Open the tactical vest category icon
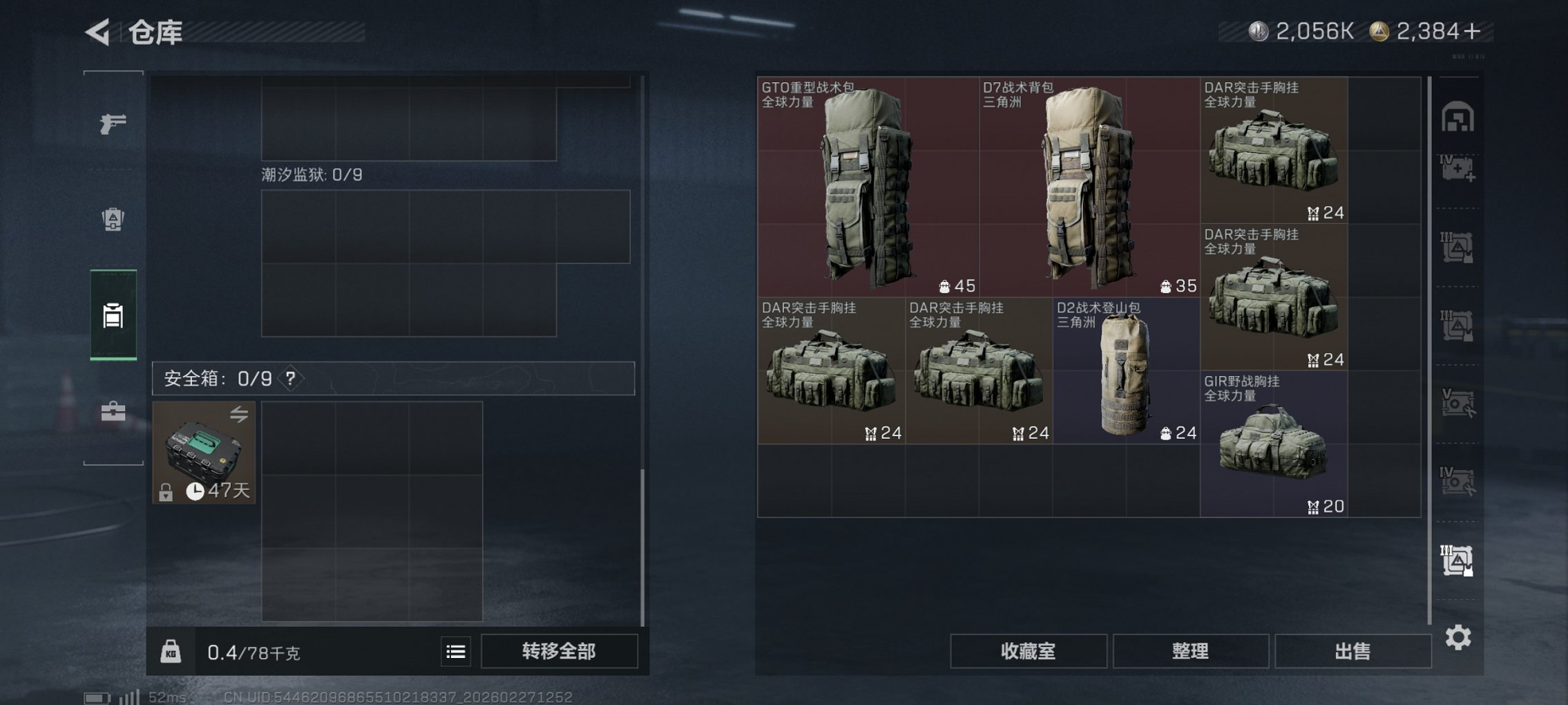The width and height of the screenshot is (1568, 705). 114,218
